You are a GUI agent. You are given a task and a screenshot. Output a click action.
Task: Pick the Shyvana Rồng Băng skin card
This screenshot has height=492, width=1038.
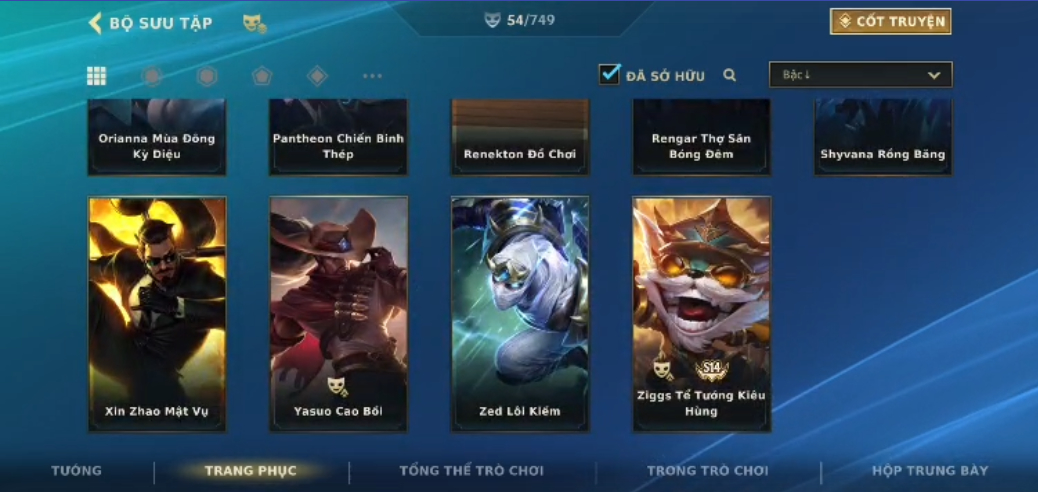coord(882,138)
